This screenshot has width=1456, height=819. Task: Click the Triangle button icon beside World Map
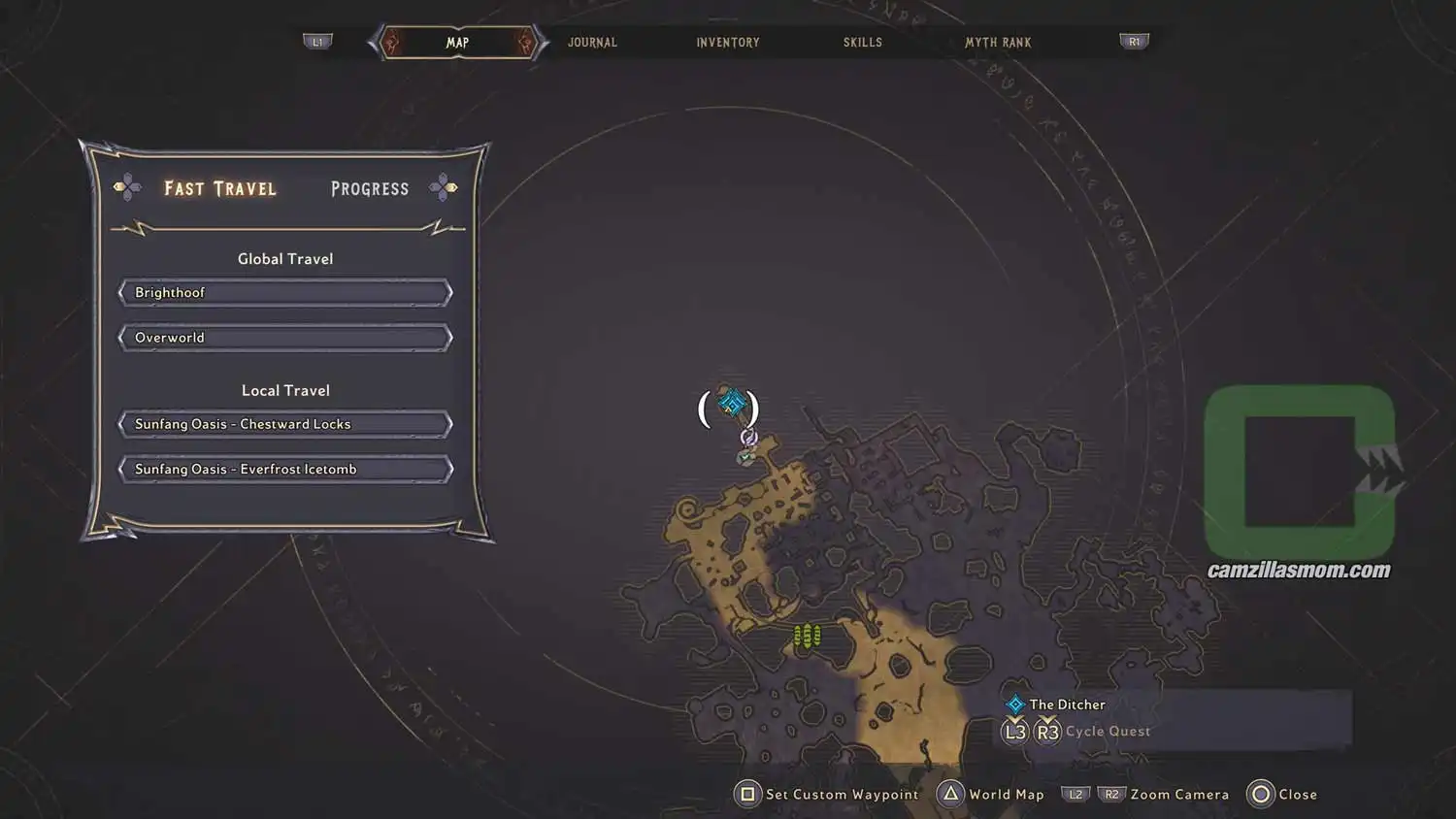[x=952, y=794]
